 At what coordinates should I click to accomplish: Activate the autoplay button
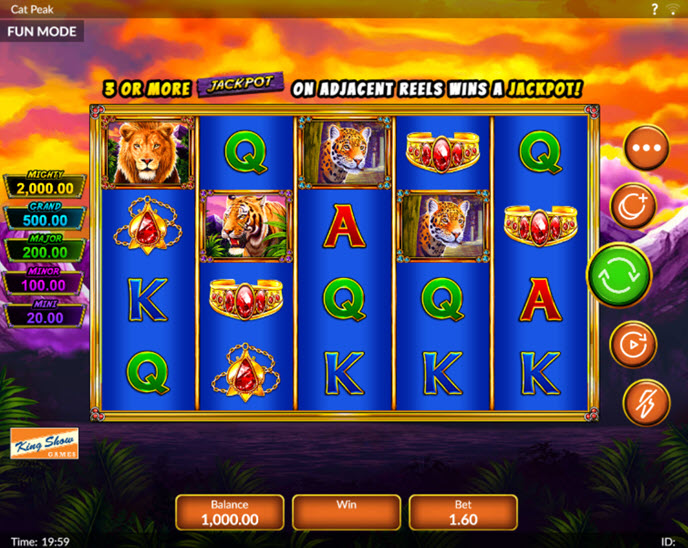(633, 344)
